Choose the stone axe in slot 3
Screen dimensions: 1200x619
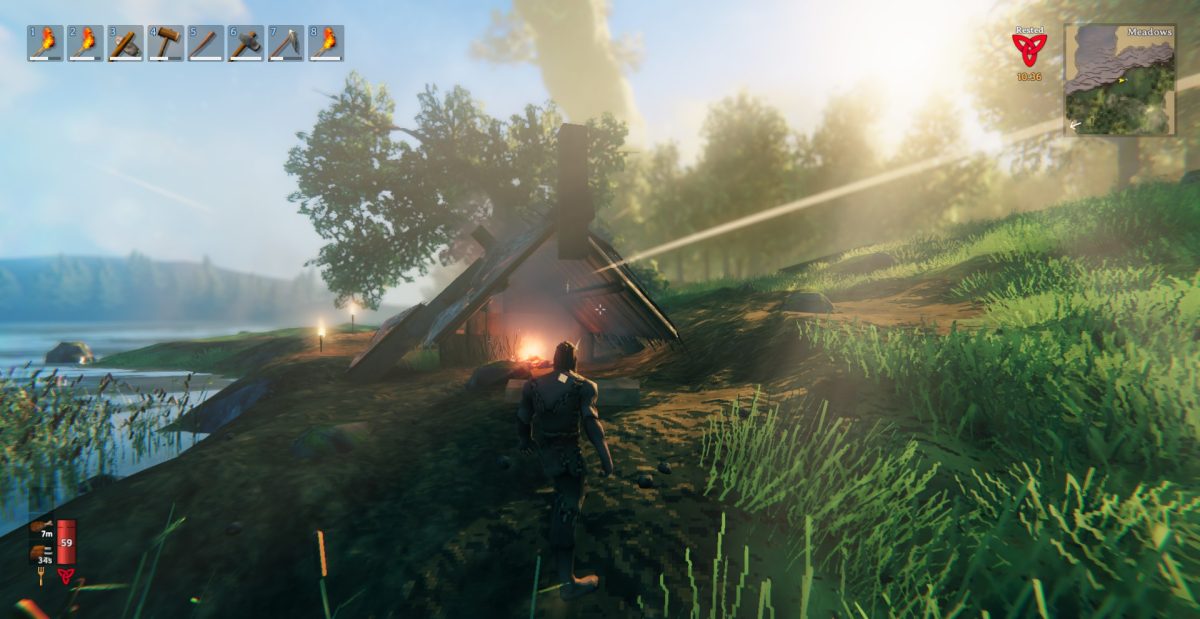coord(125,43)
